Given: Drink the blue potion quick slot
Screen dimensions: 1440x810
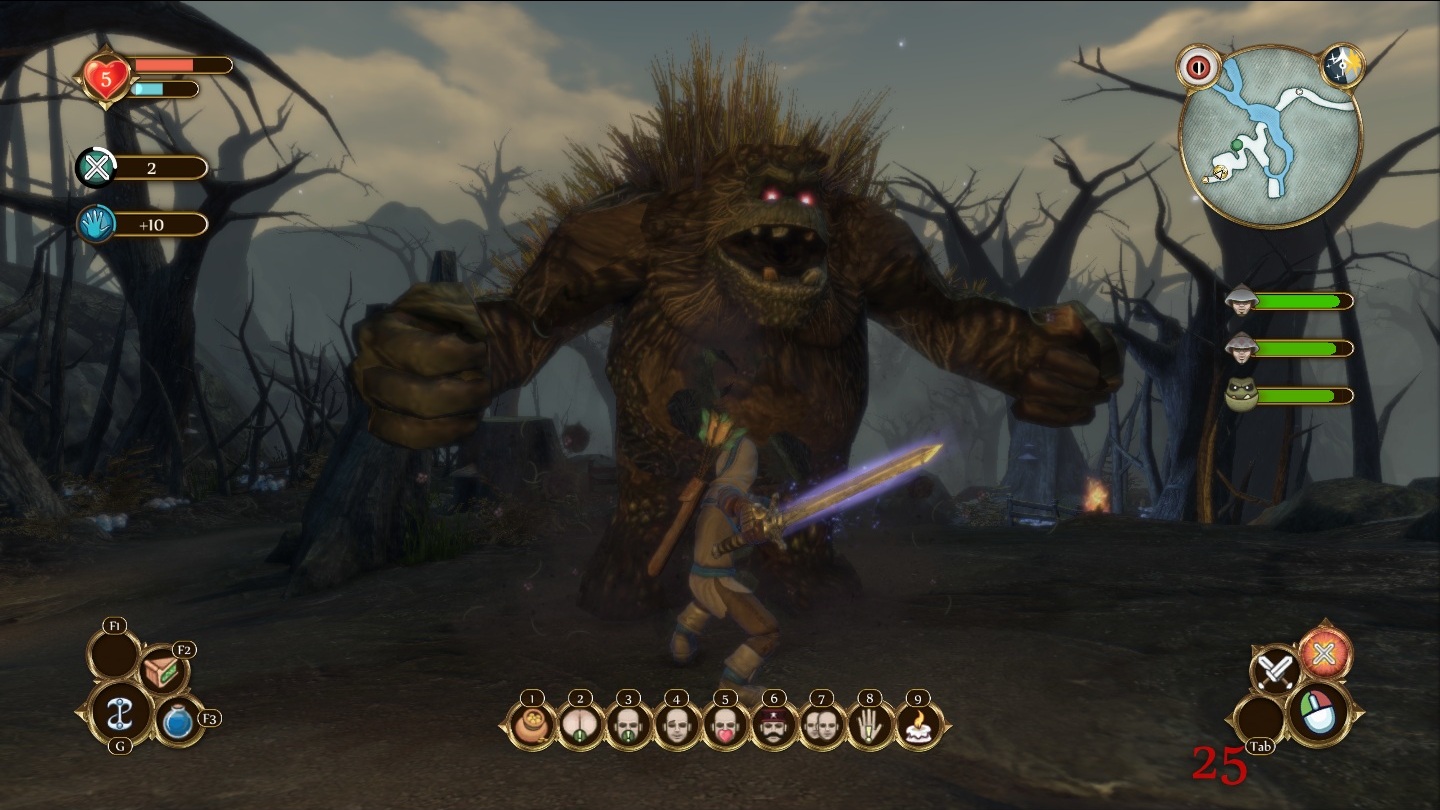Looking at the screenshot, I should [x=178, y=722].
